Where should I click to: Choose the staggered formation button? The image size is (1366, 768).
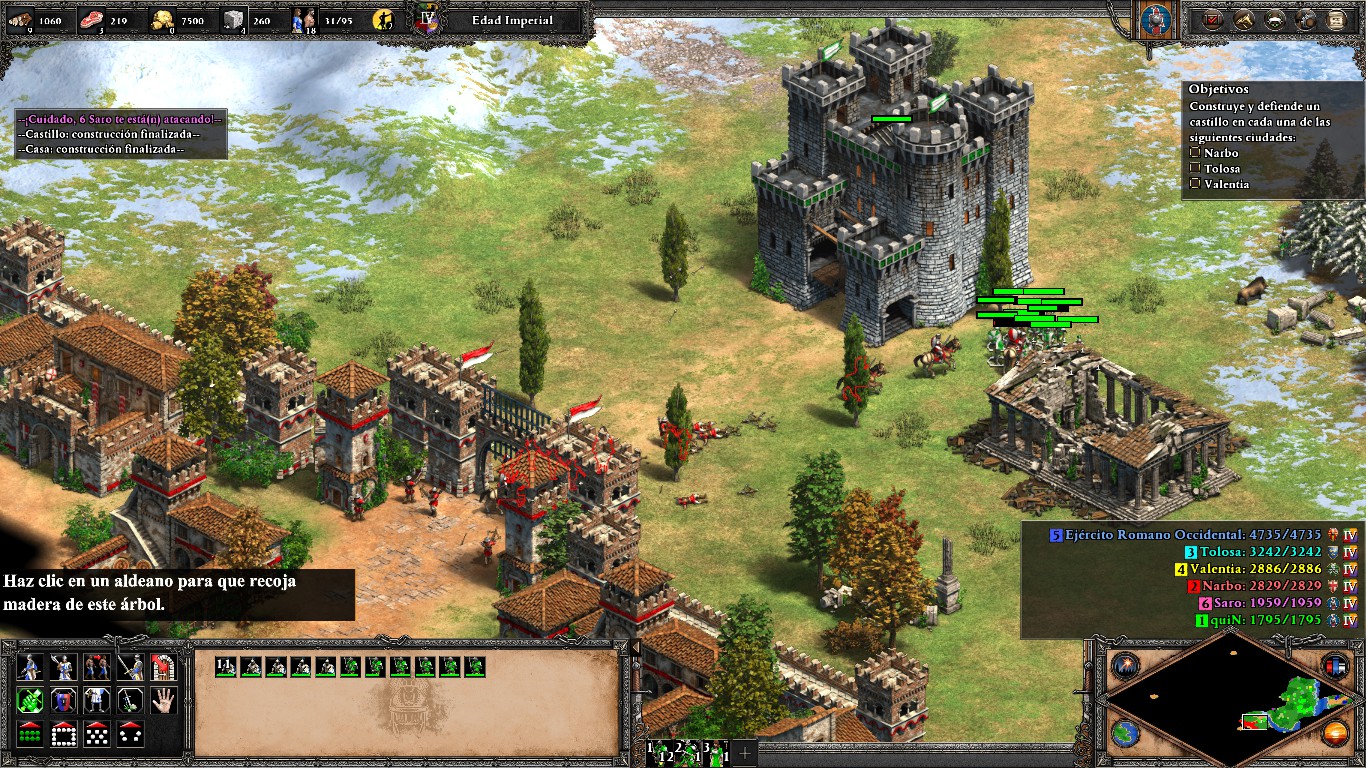point(97,733)
